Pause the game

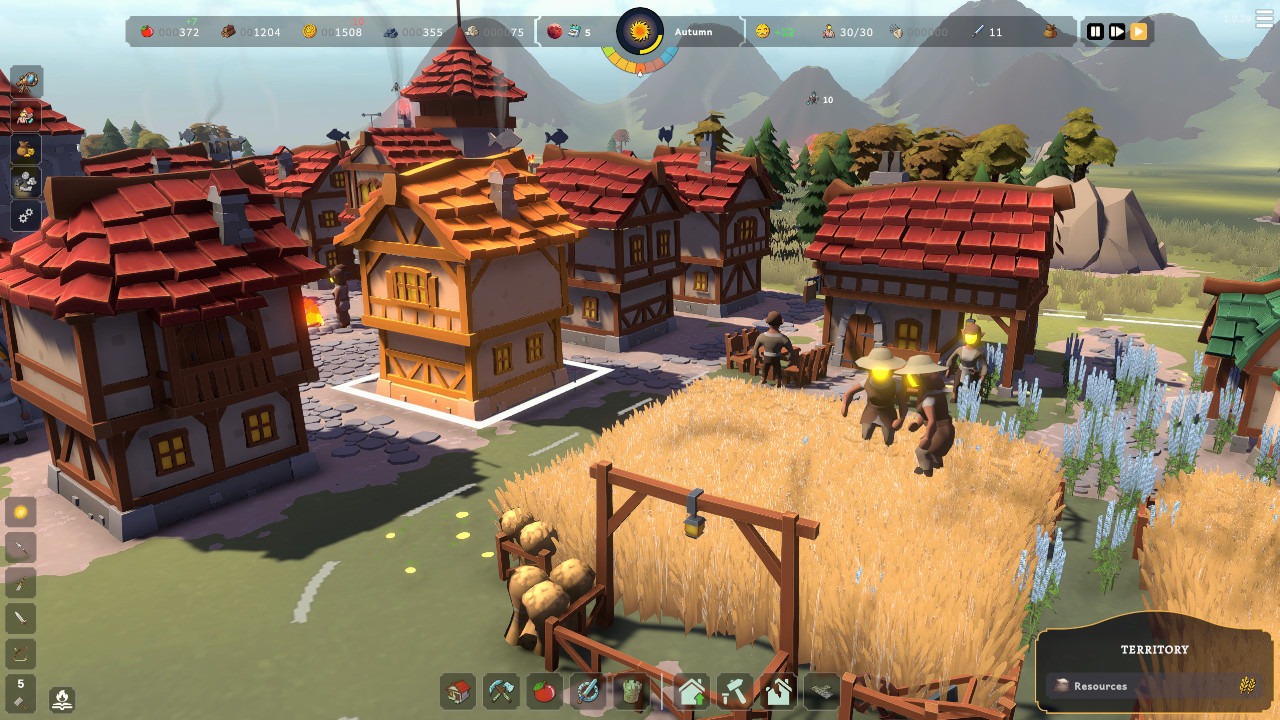[1095, 32]
